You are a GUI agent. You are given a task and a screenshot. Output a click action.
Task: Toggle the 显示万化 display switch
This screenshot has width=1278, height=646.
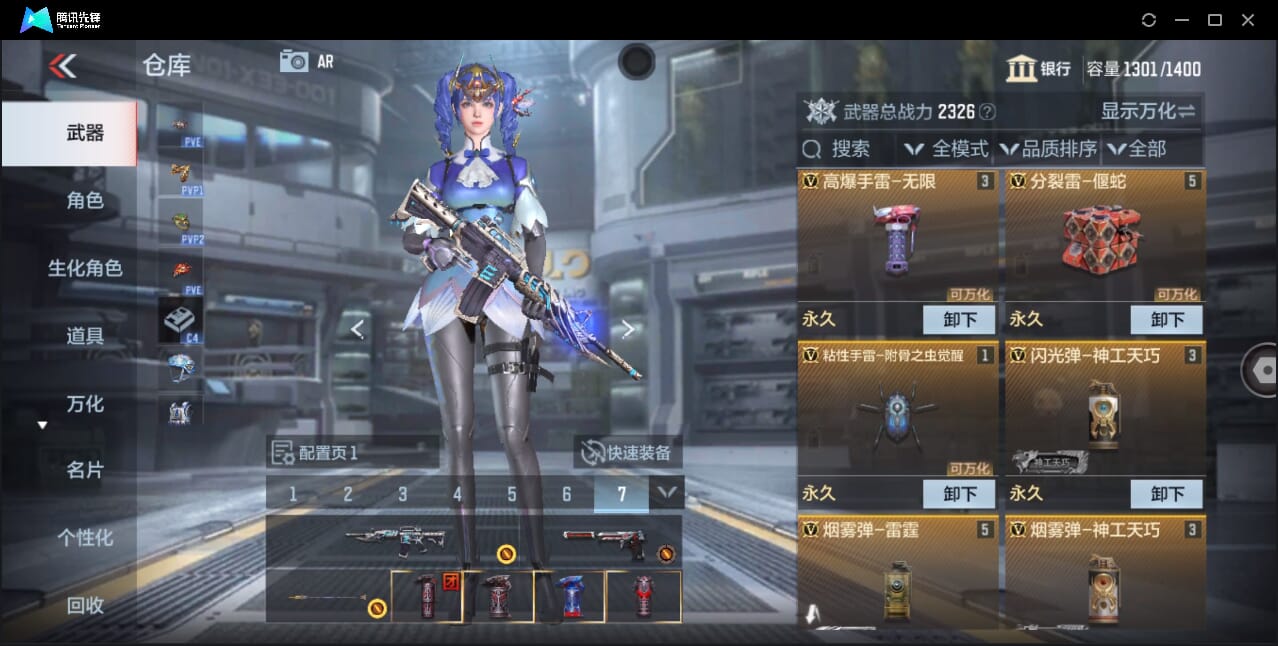(x=1148, y=111)
